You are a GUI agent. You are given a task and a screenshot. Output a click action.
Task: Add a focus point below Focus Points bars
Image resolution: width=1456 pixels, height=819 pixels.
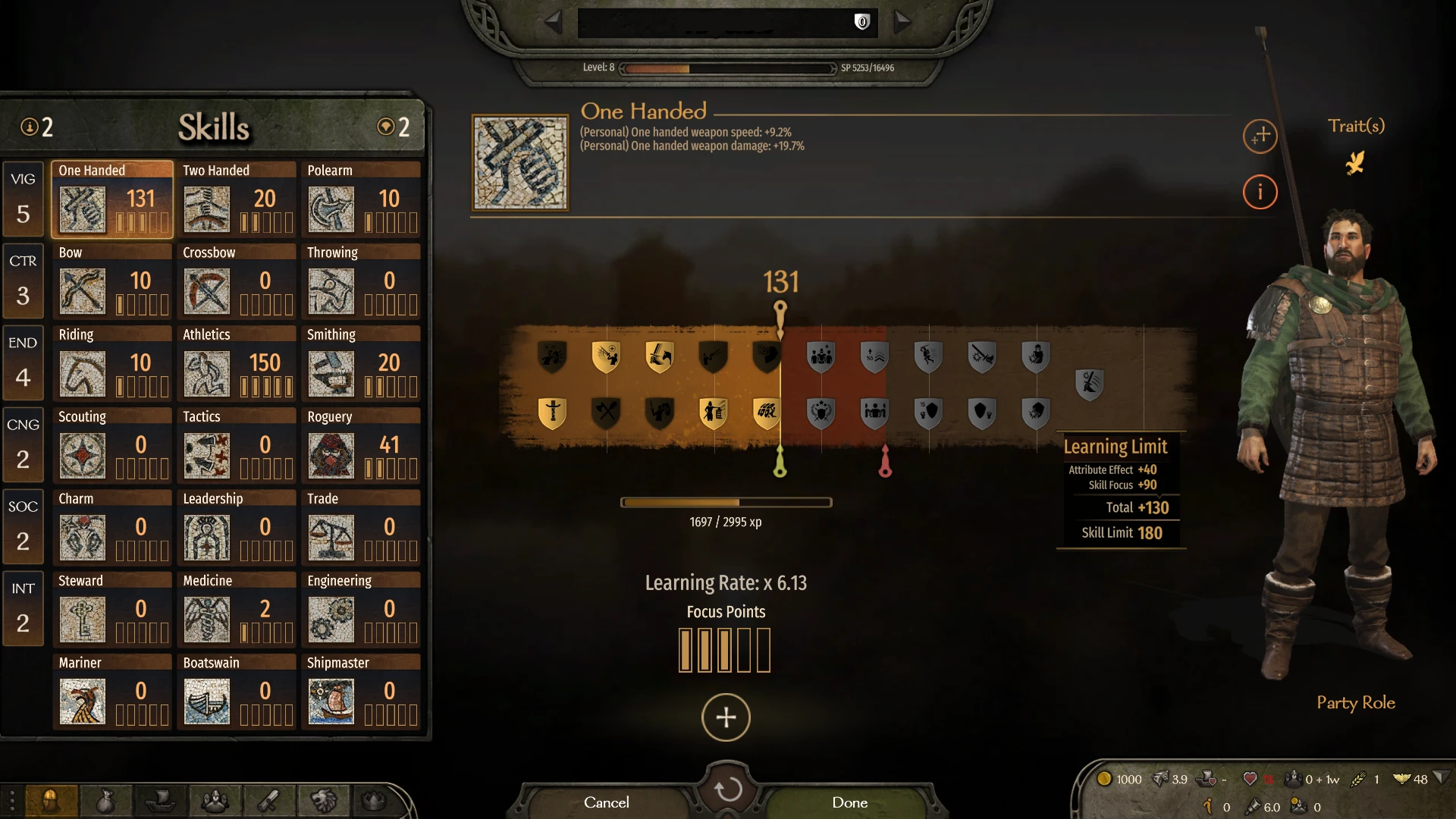pos(725,717)
